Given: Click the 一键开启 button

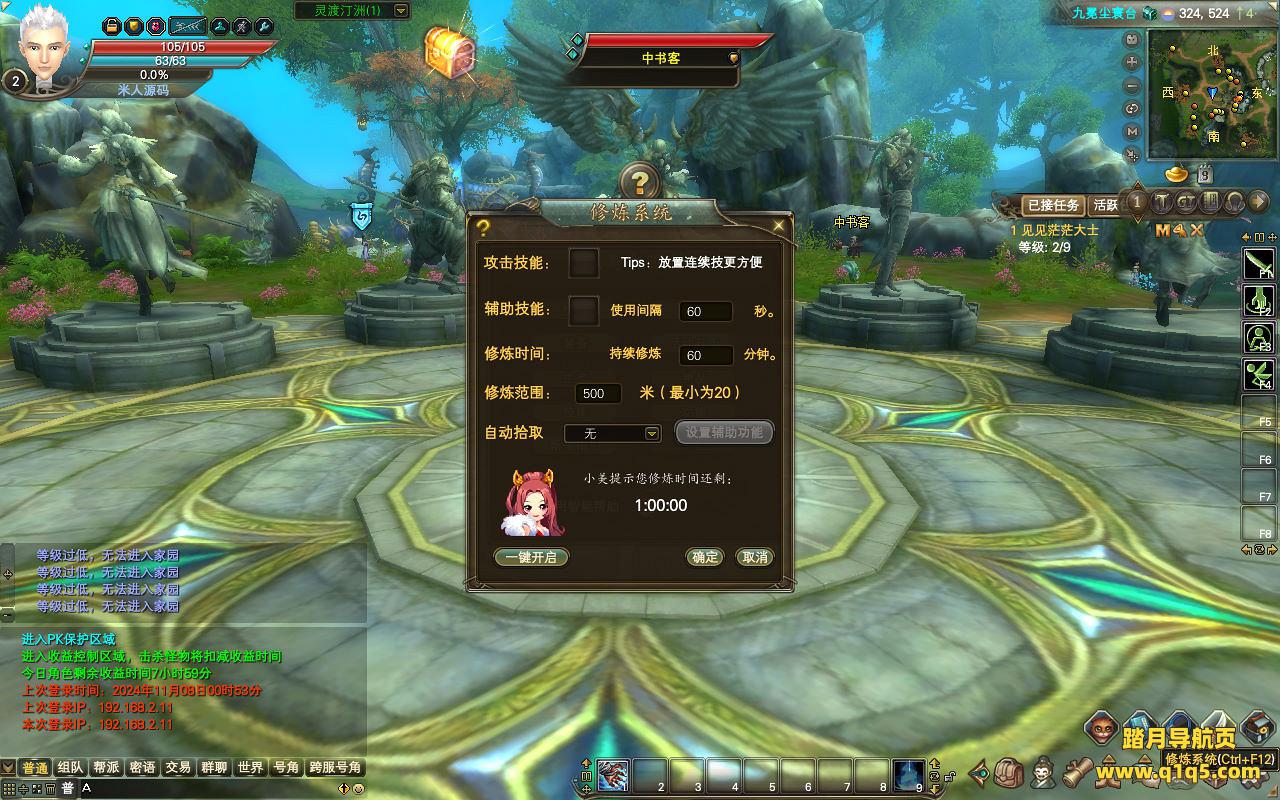Looking at the screenshot, I should coord(531,557).
